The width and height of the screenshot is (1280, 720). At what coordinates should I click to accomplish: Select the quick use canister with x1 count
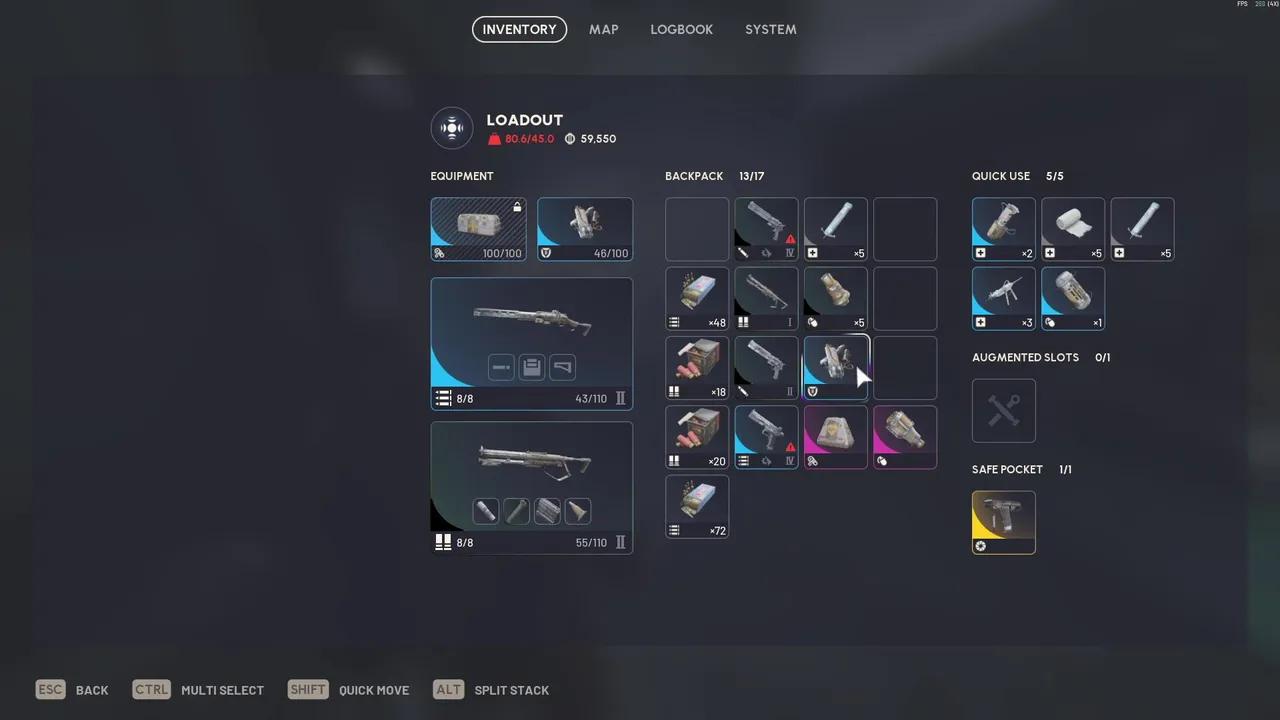coord(1073,298)
